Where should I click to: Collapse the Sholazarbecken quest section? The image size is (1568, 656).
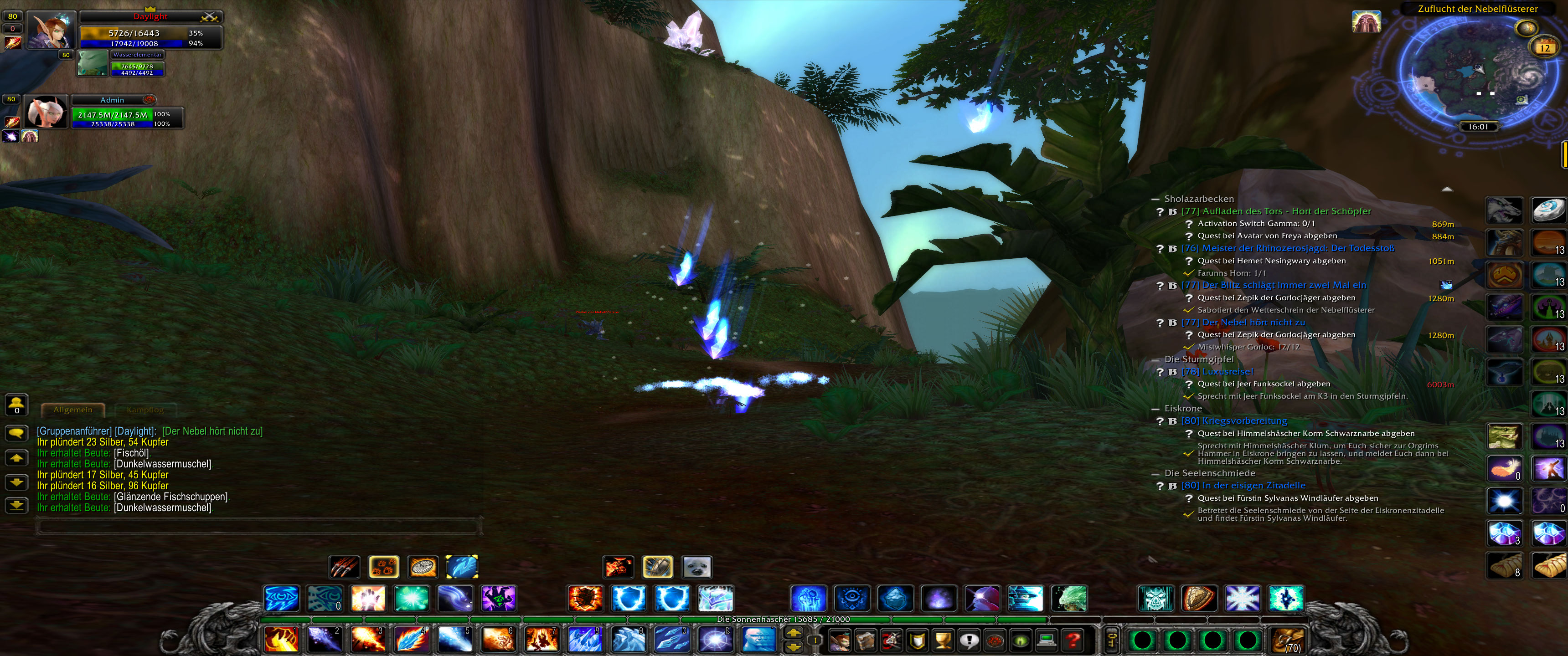pyautogui.click(x=1155, y=198)
